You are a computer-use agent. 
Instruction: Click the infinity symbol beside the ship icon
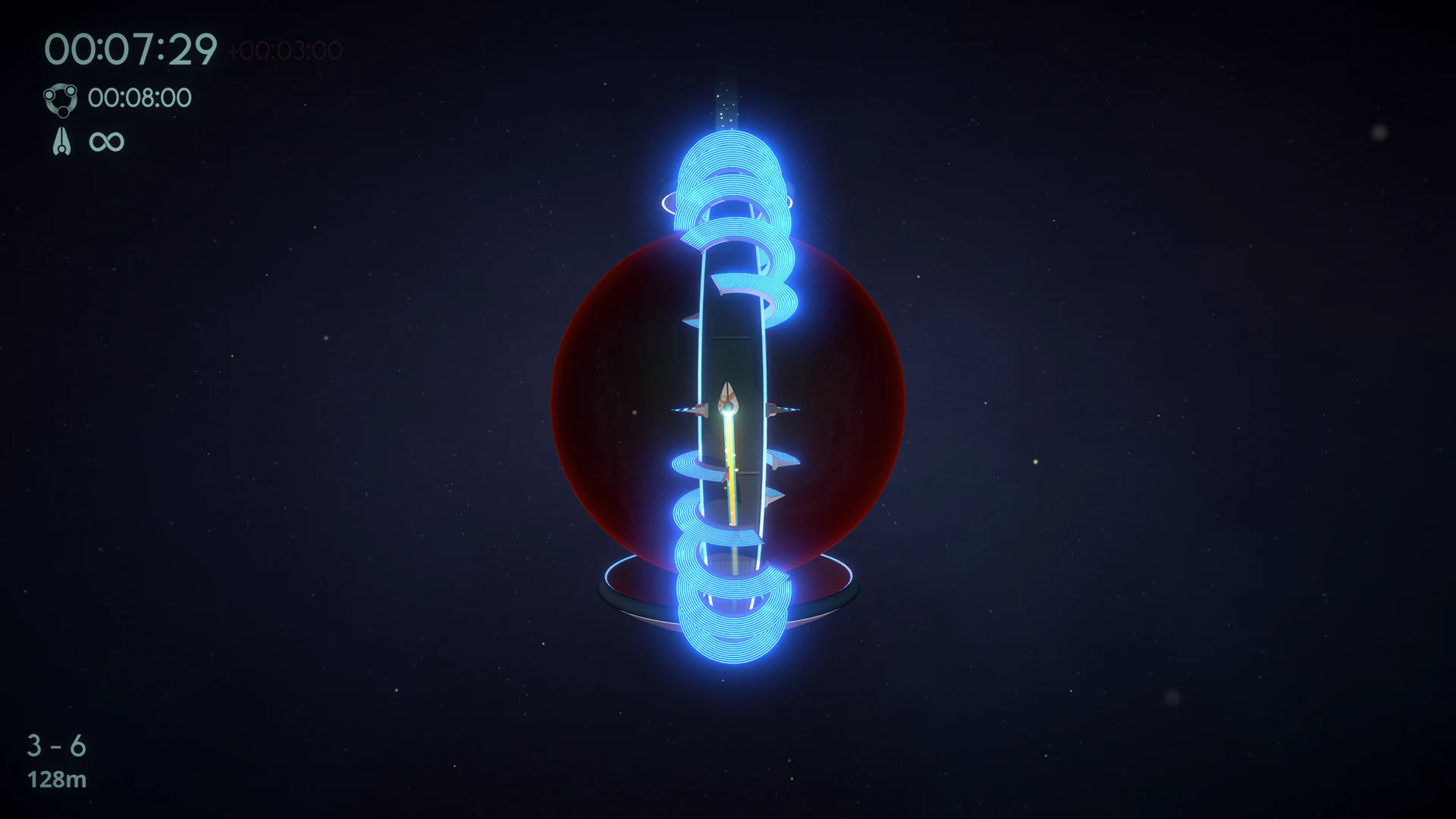(106, 141)
